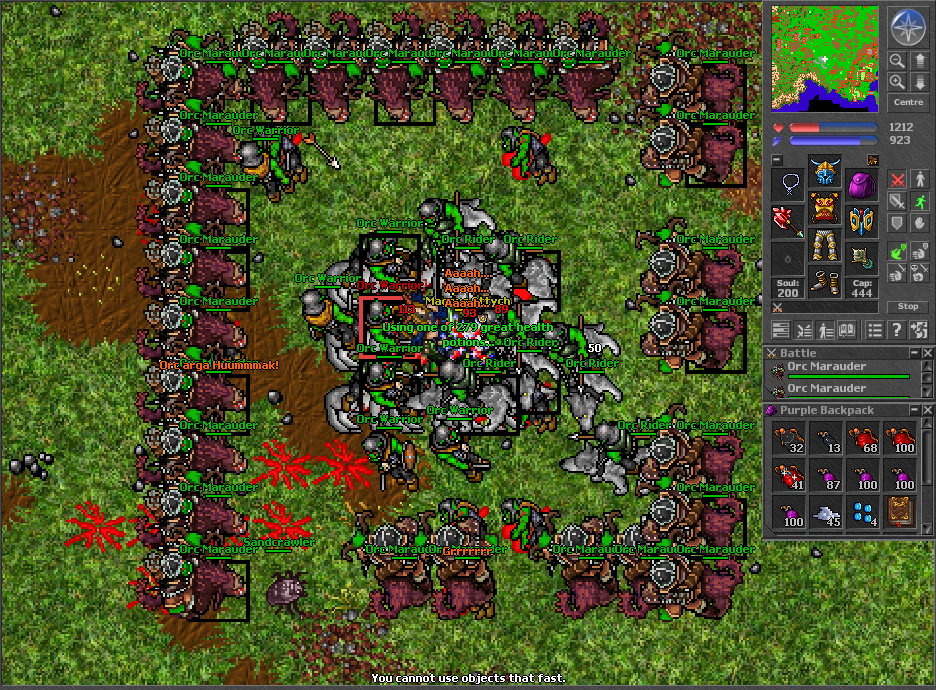Screen dimensions: 936x690
Task: Select the potion stack of 68
Action: coord(862,437)
